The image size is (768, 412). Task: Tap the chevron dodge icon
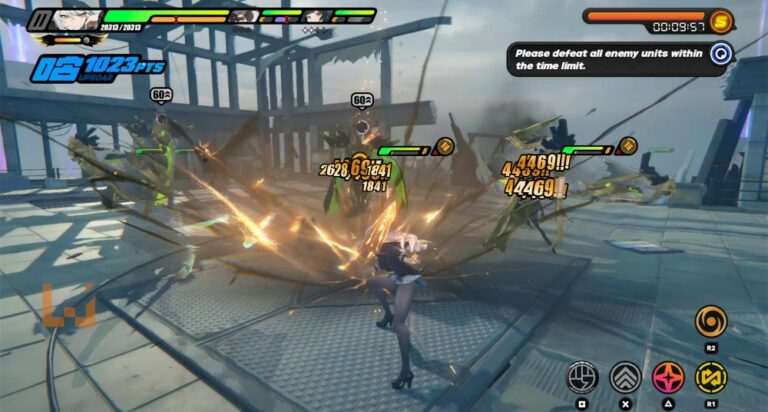(625, 377)
